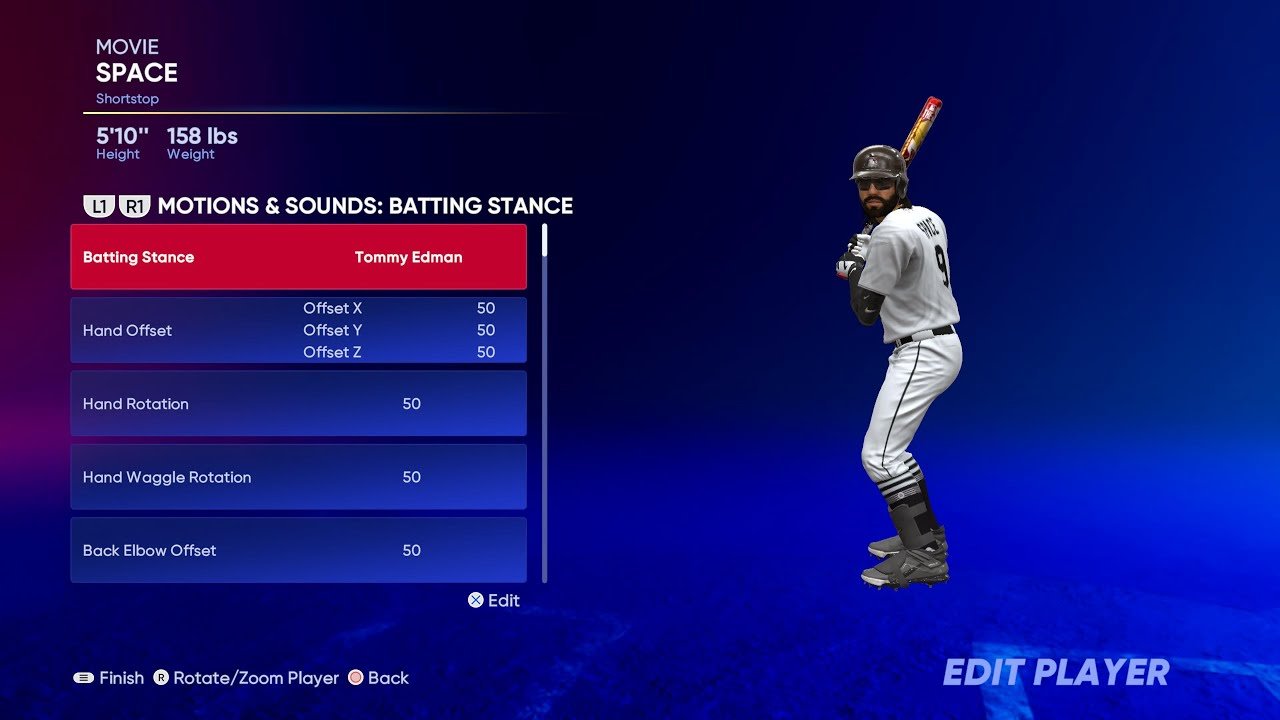Click the circle button Back icon

(355, 678)
